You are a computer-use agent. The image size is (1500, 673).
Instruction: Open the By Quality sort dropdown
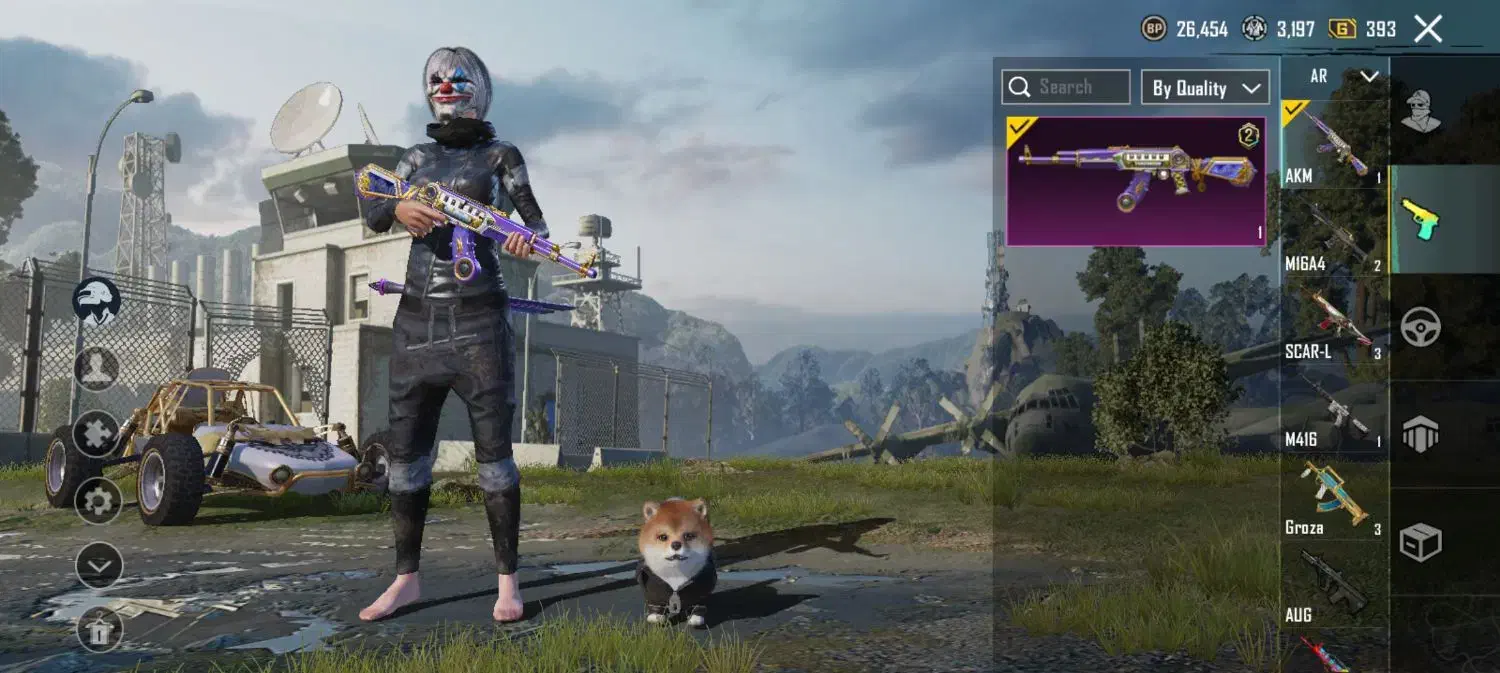pyautogui.click(x=1205, y=88)
